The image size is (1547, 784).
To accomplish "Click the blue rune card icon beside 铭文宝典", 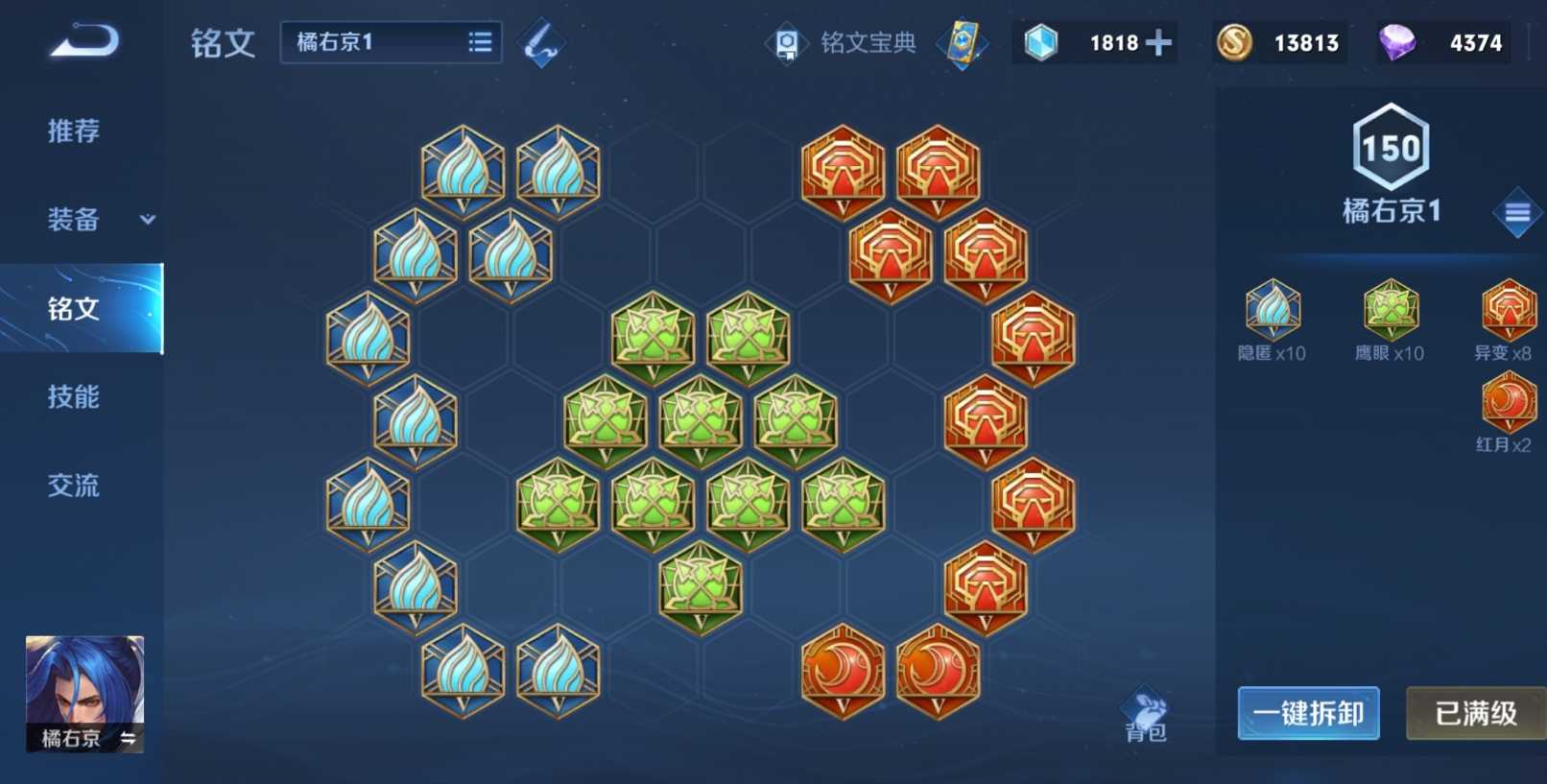I will 962,42.
